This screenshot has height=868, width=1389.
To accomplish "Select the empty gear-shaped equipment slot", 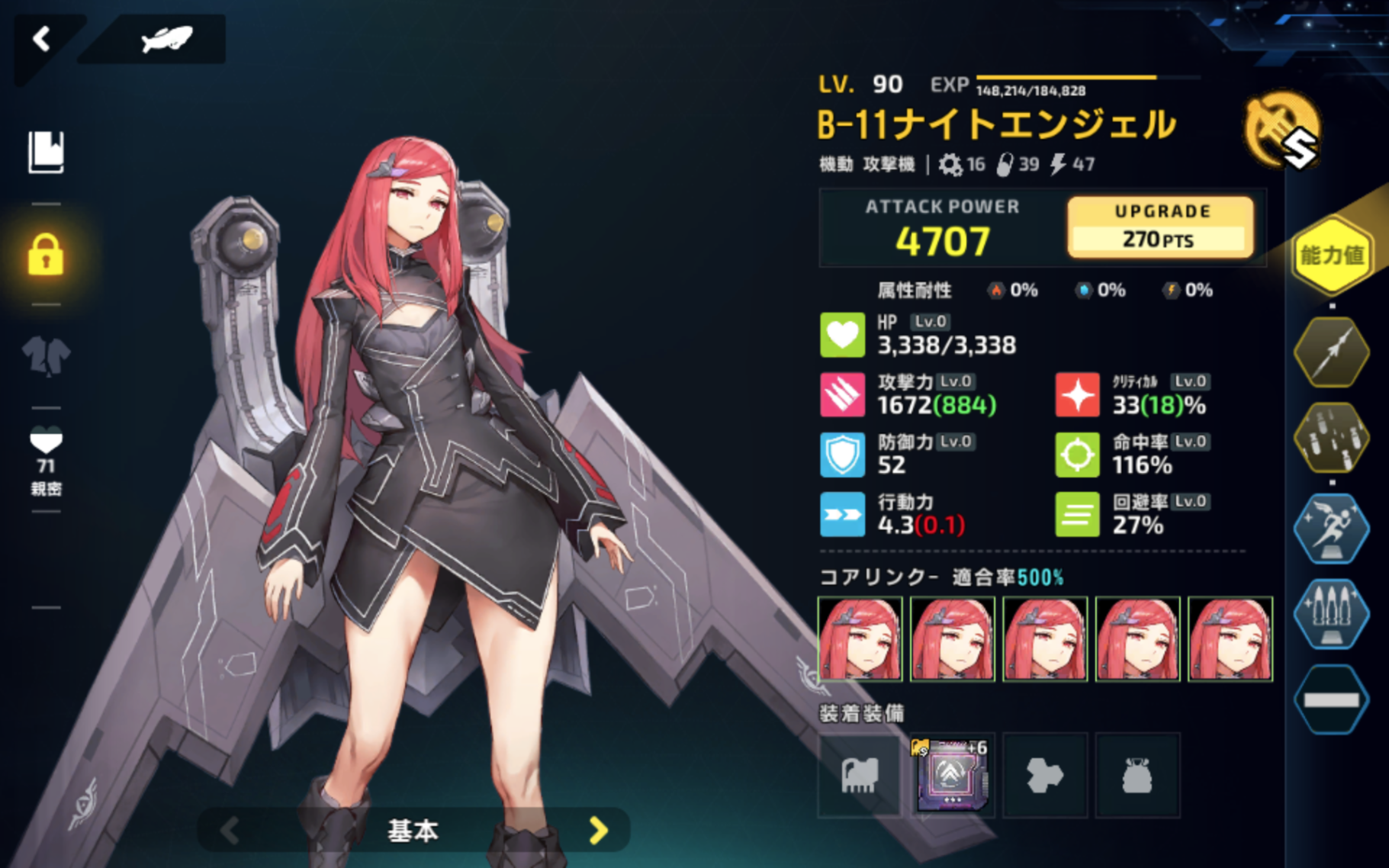I will [x=1044, y=775].
